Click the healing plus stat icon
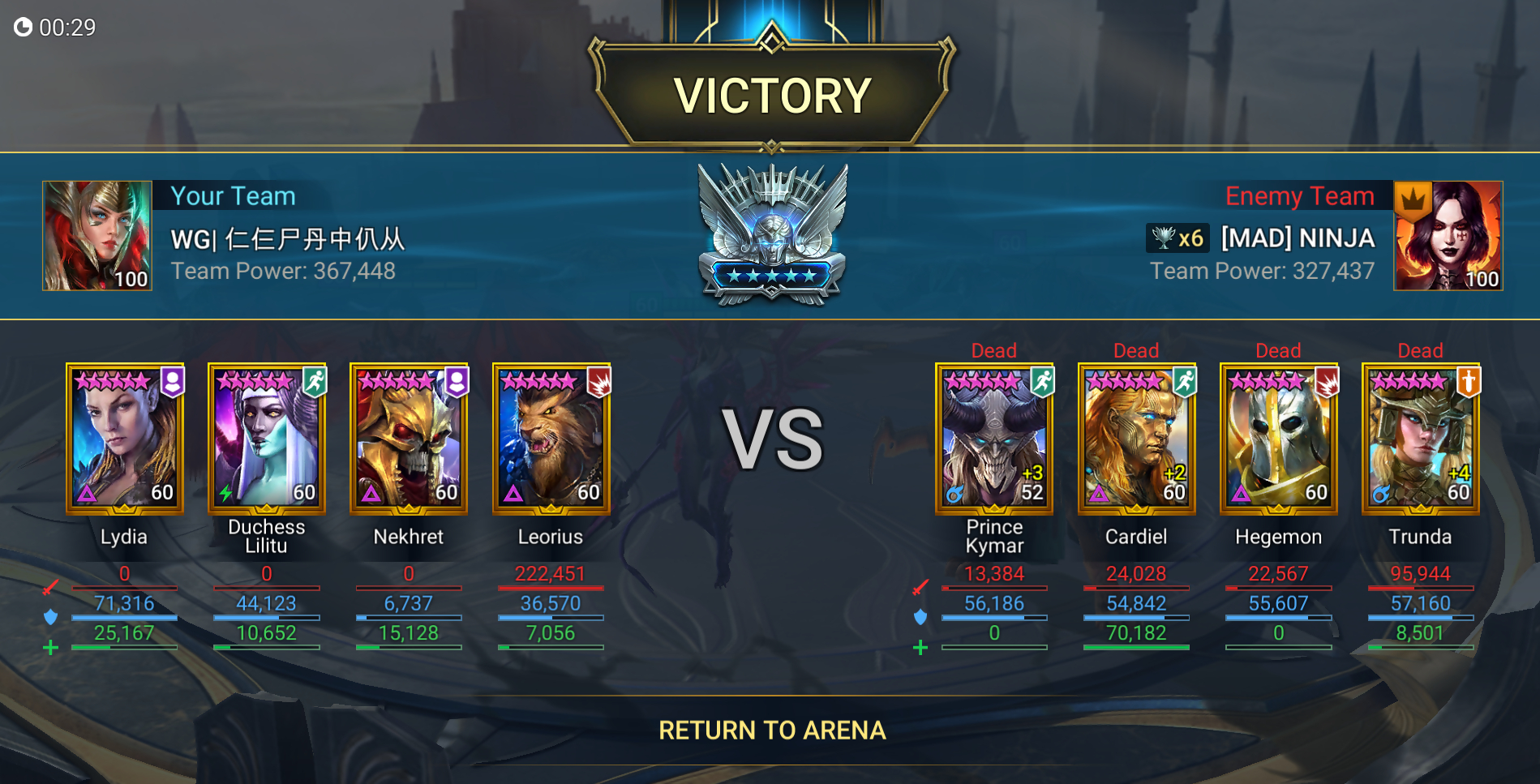The height and width of the screenshot is (784, 1540). (51, 646)
